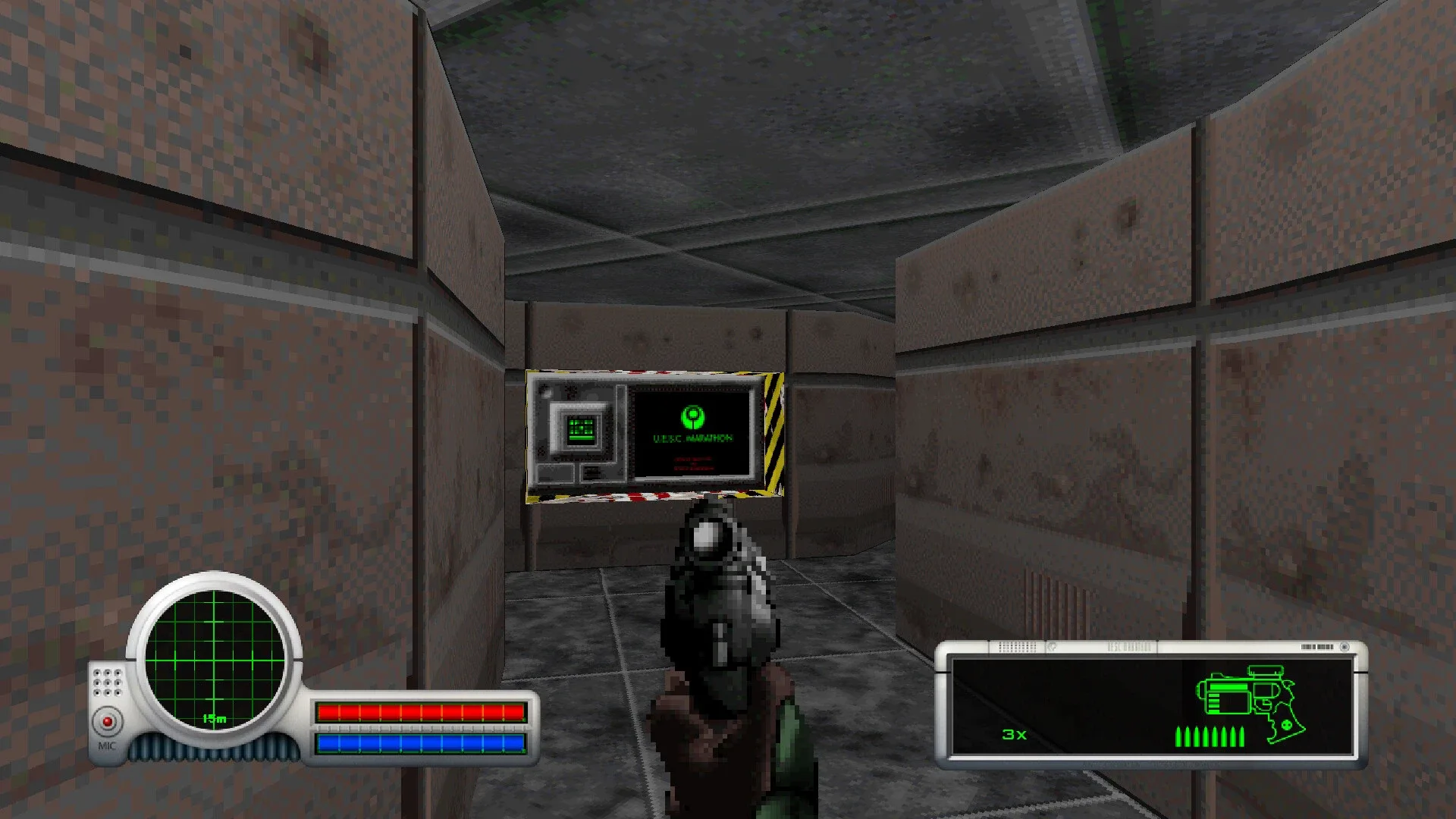Click the skull marking on the pistol grip
The height and width of the screenshot is (819, 1456).
[1285, 724]
